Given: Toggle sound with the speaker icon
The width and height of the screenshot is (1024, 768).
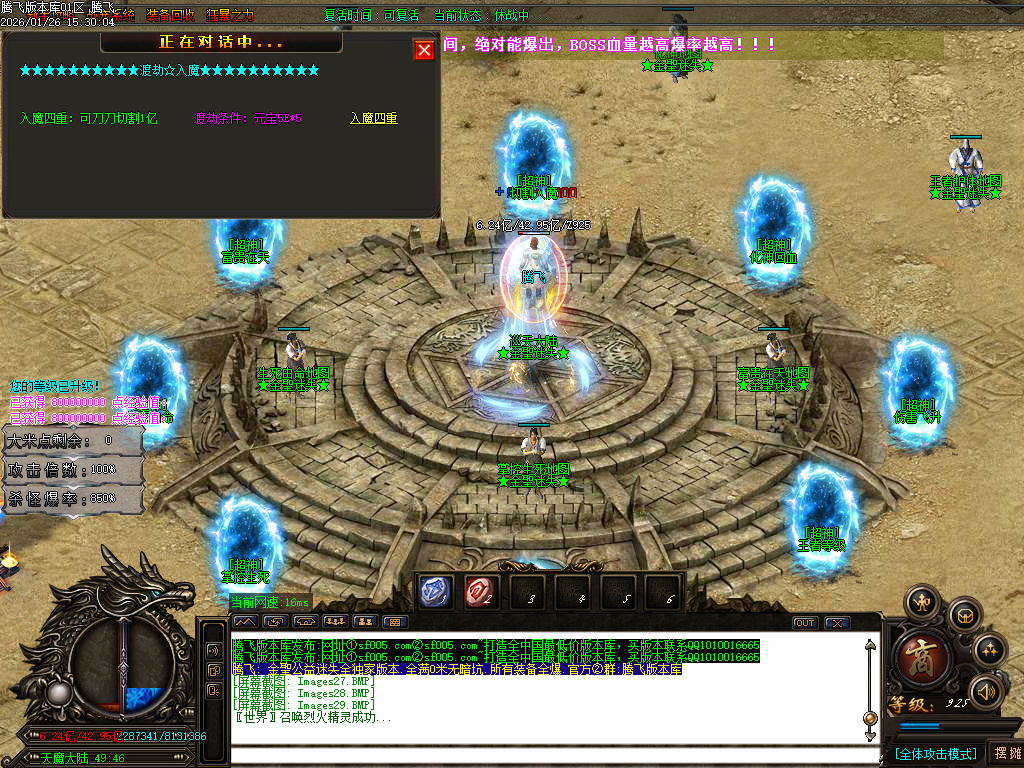Looking at the screenshot, I should 986,691.
